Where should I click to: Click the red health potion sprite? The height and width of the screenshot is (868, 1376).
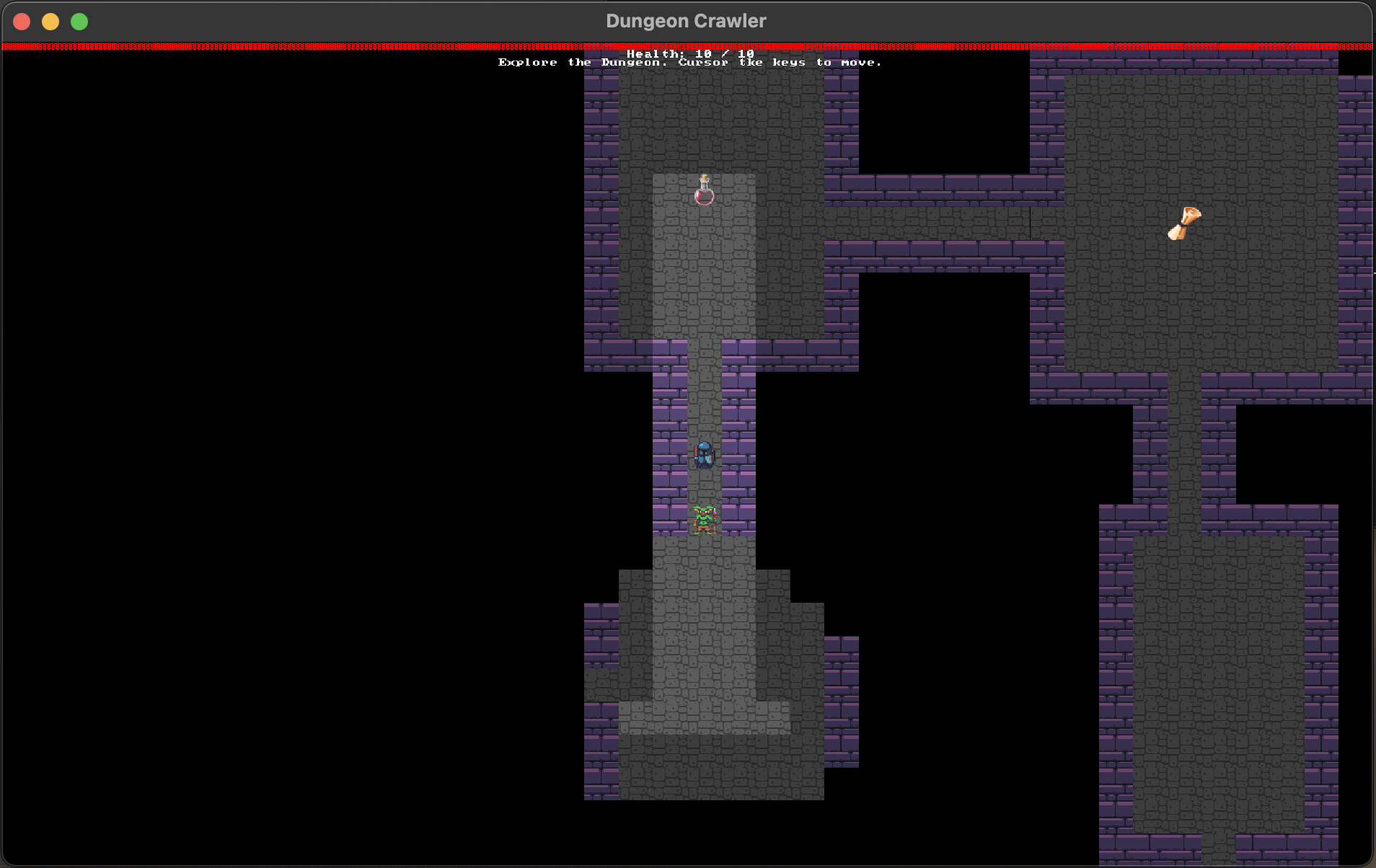click(703, 193)
